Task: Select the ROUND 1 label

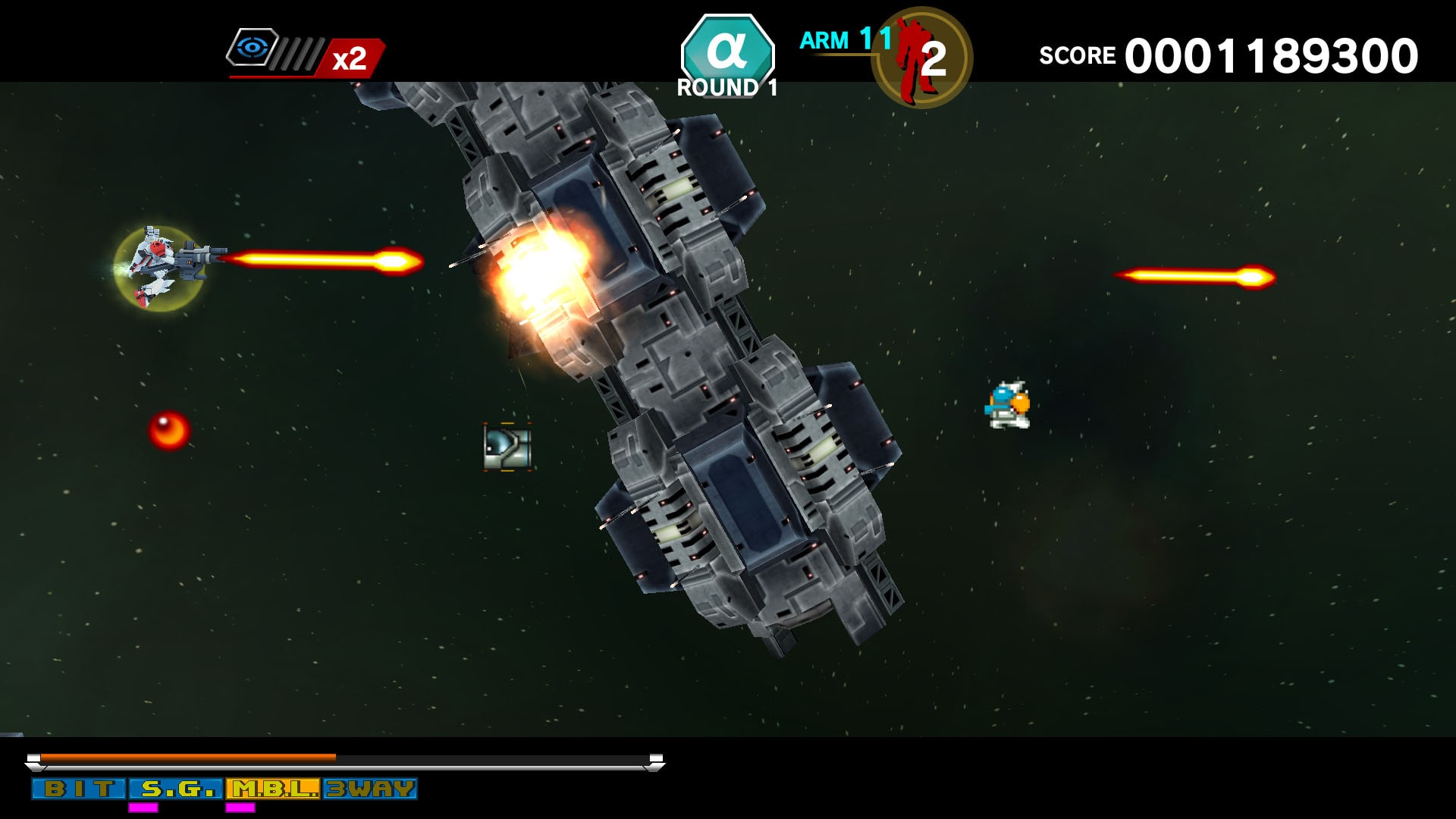Action: tap(725, 86)
